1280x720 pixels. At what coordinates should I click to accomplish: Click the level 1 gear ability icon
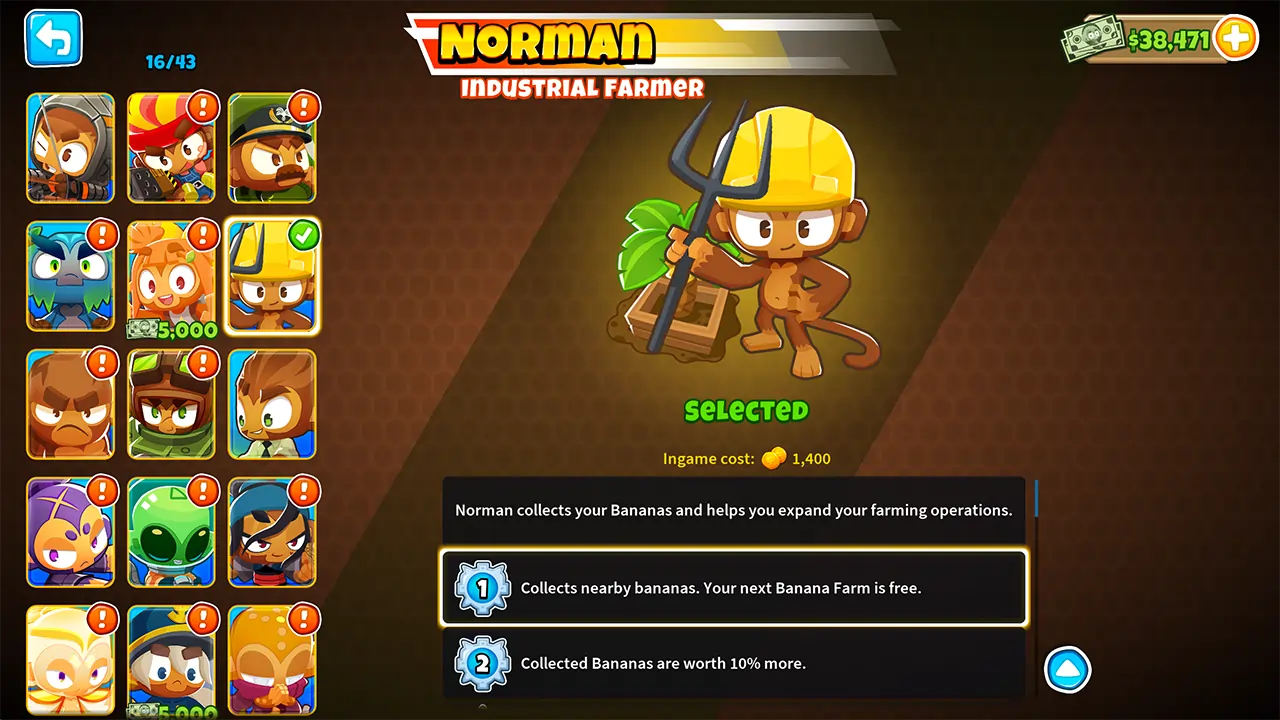(482, 588)
